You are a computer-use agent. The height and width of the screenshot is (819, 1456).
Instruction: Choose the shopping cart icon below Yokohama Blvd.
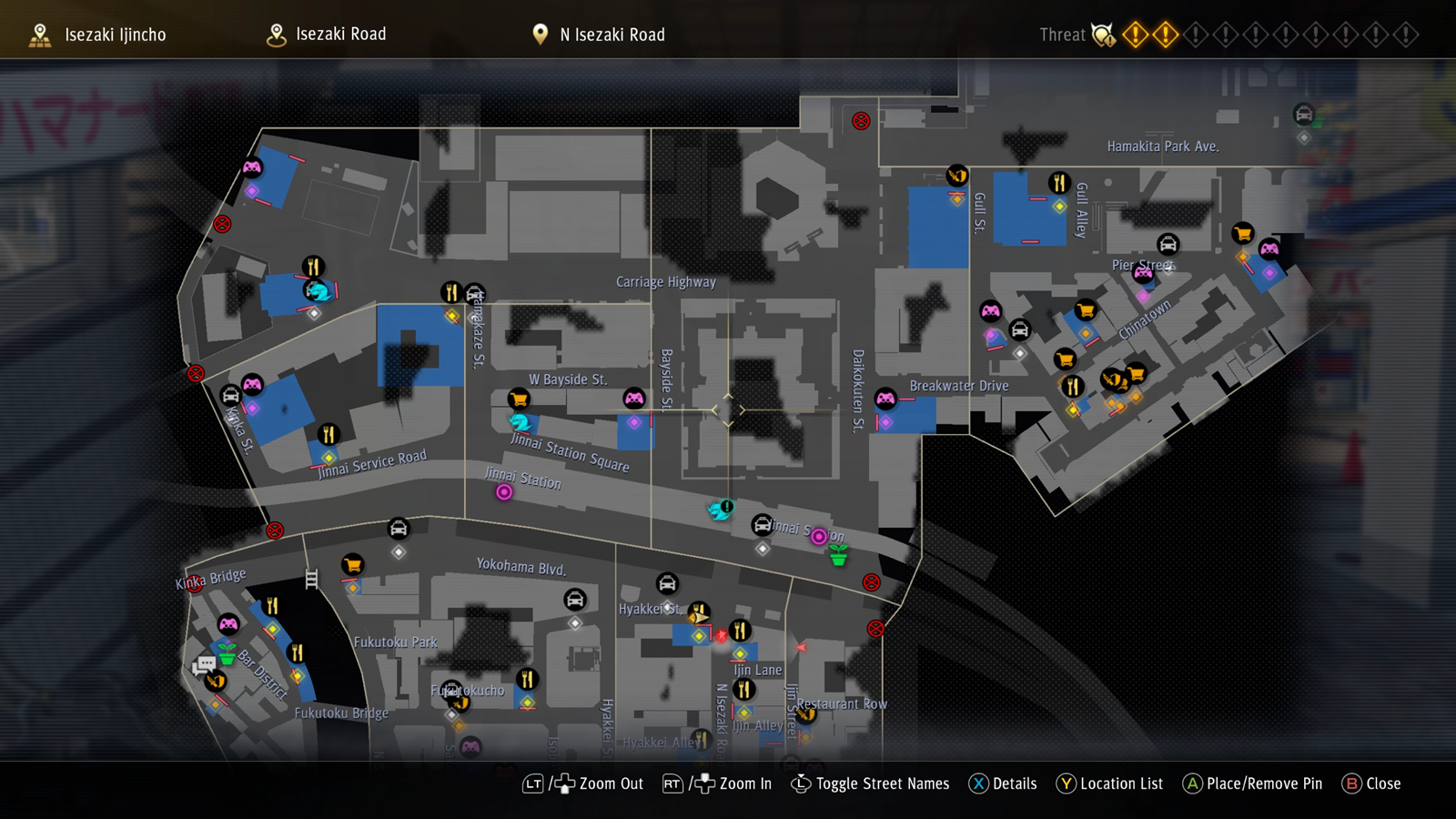pos(352,565)
